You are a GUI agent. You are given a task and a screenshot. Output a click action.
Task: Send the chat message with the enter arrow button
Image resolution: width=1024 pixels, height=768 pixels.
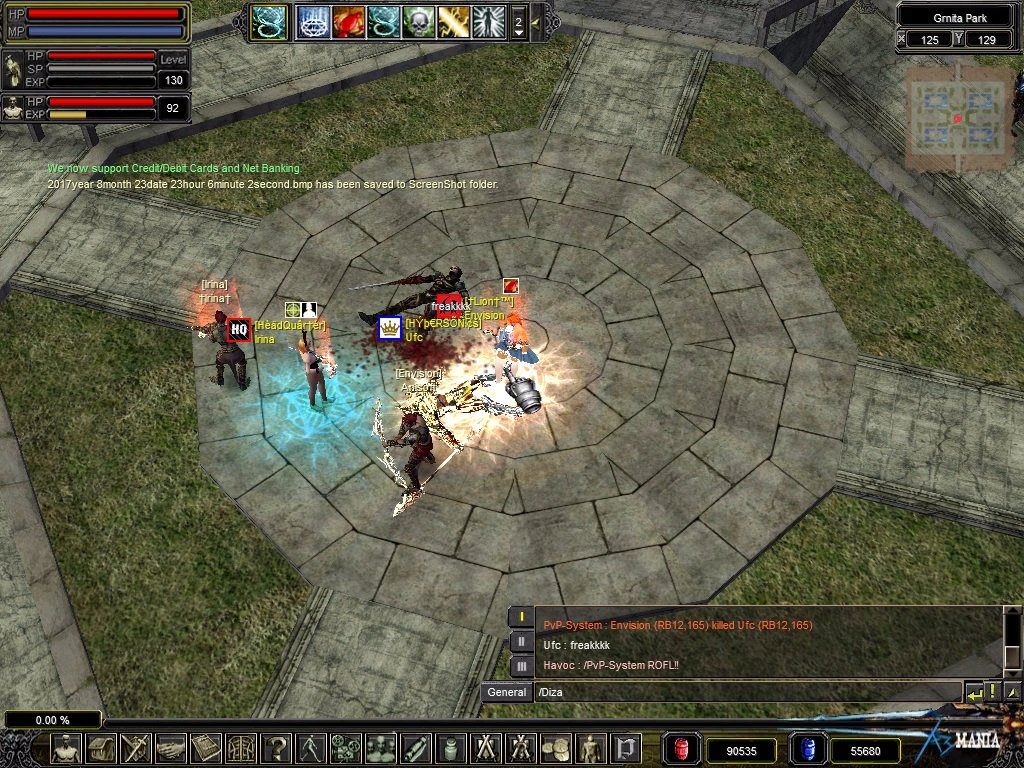tap(973, 692)
